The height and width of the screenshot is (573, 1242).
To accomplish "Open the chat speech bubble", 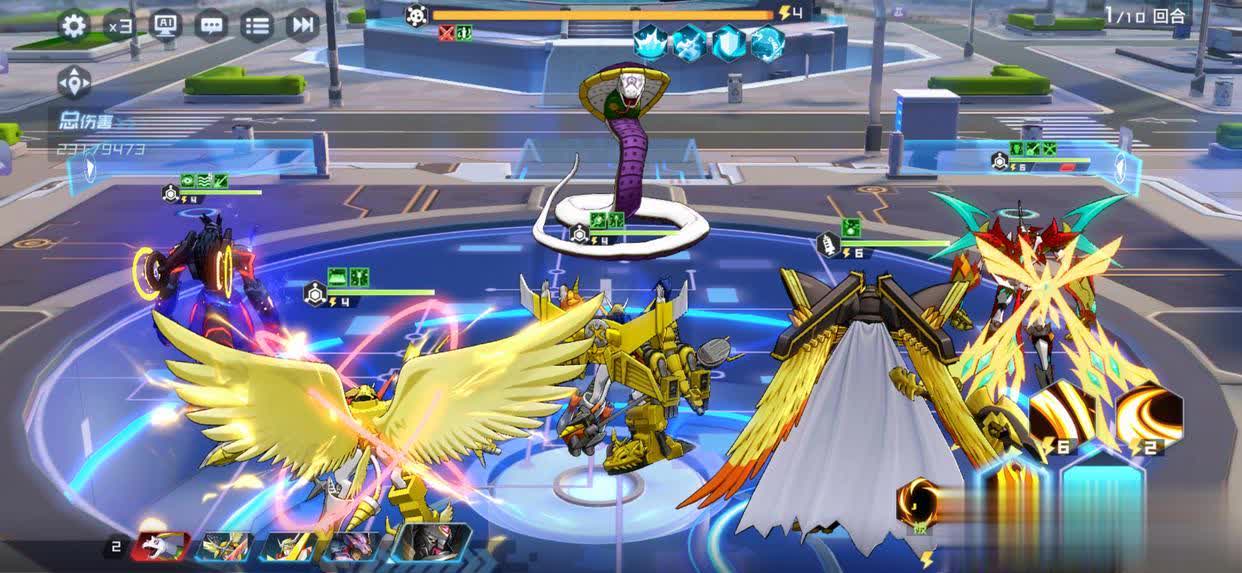I will [211, 25].
